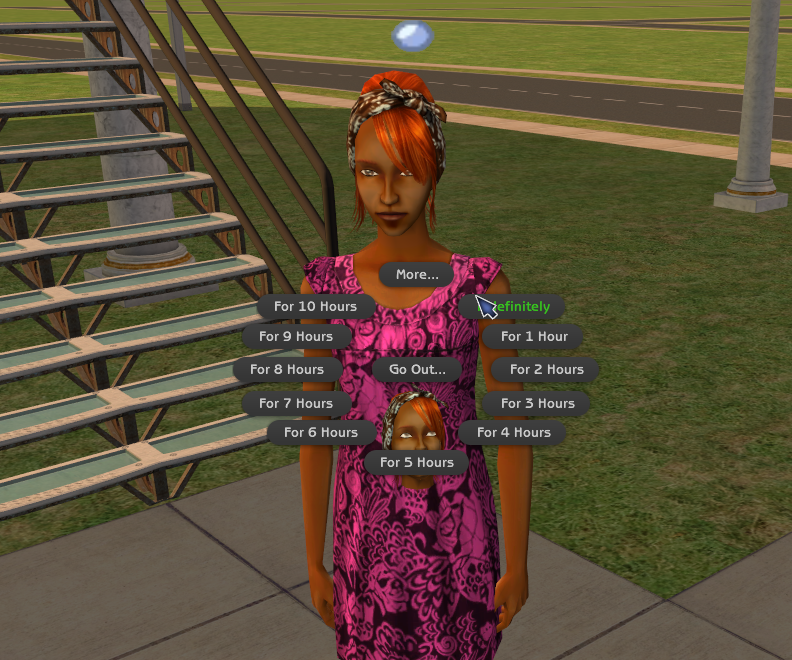The height and width of the screenshot is (660, 792).
Task: Open the "Go Out..." center option
Action: 417,369
